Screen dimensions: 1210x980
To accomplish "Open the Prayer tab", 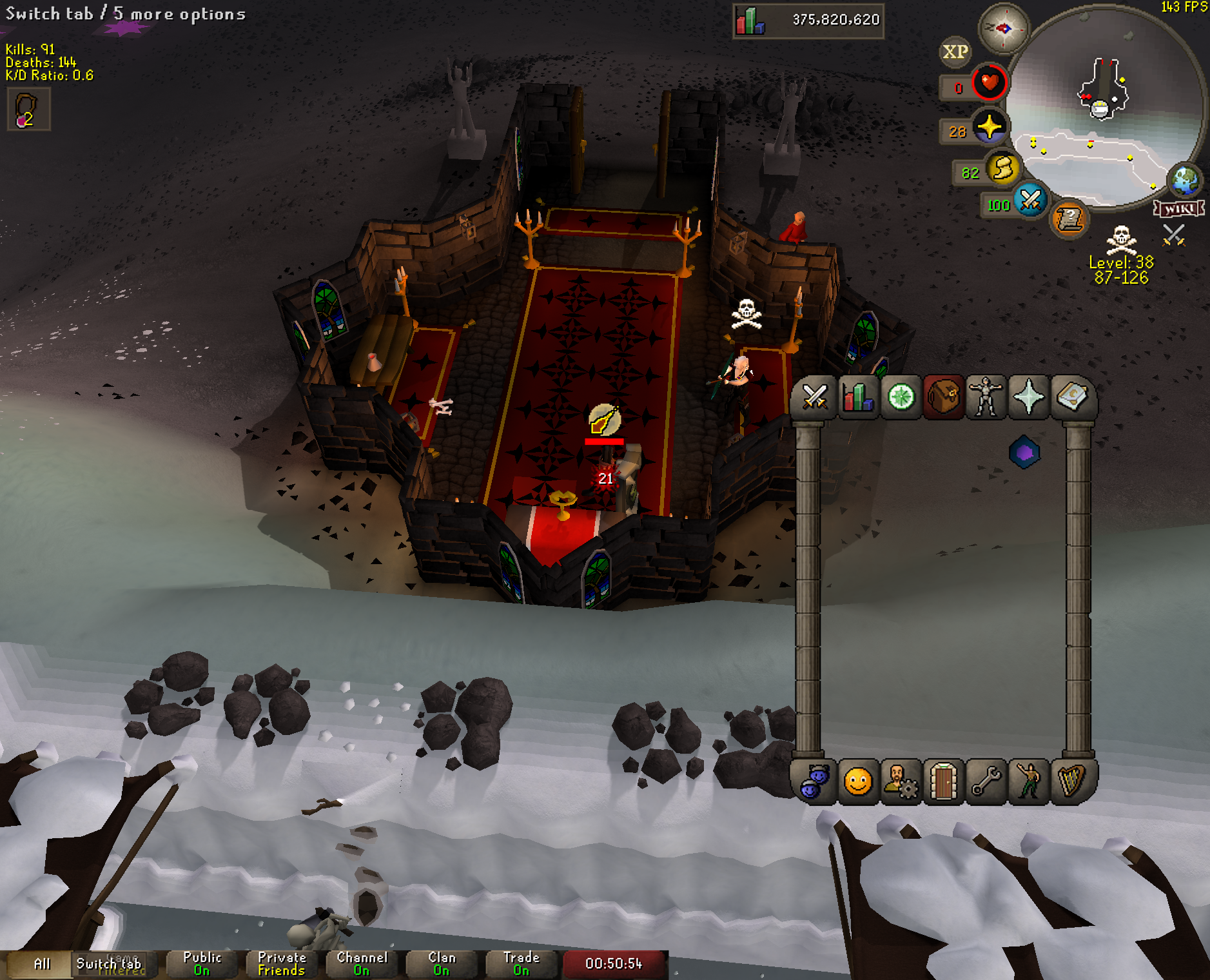I will pyautogui.click(x=1029, y=397).
